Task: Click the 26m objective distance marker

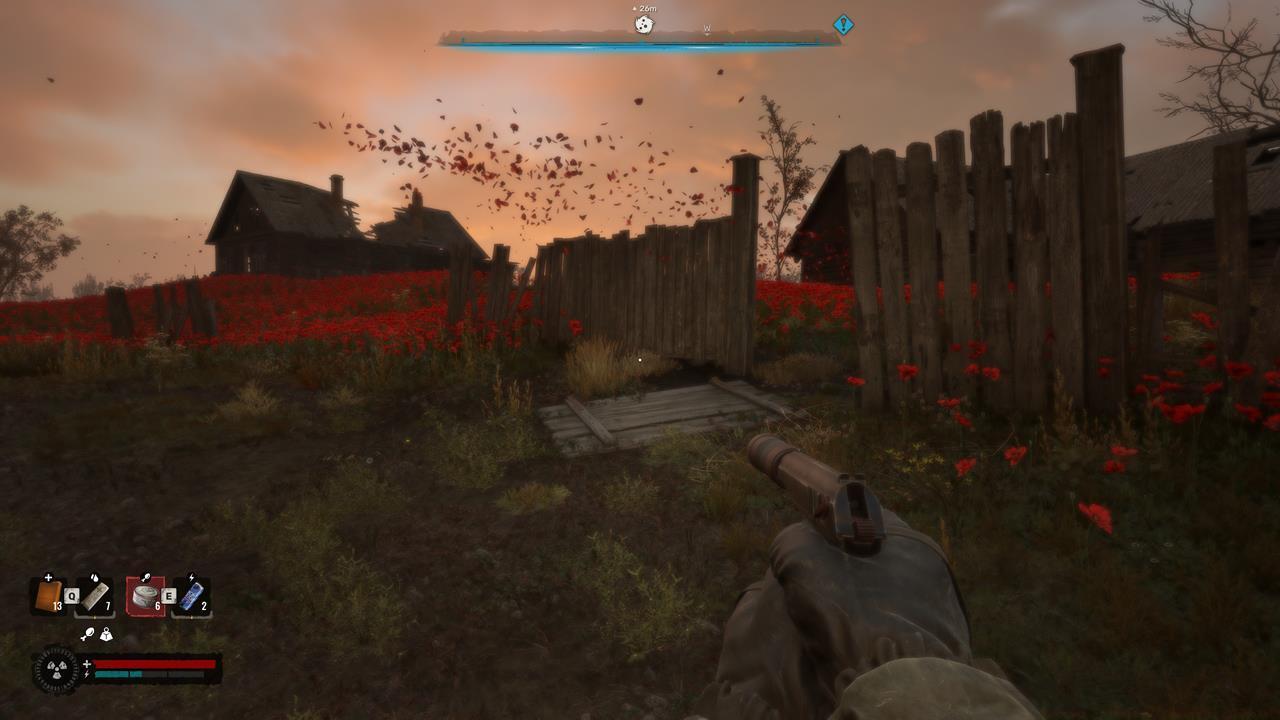Action: click(647, 8)
